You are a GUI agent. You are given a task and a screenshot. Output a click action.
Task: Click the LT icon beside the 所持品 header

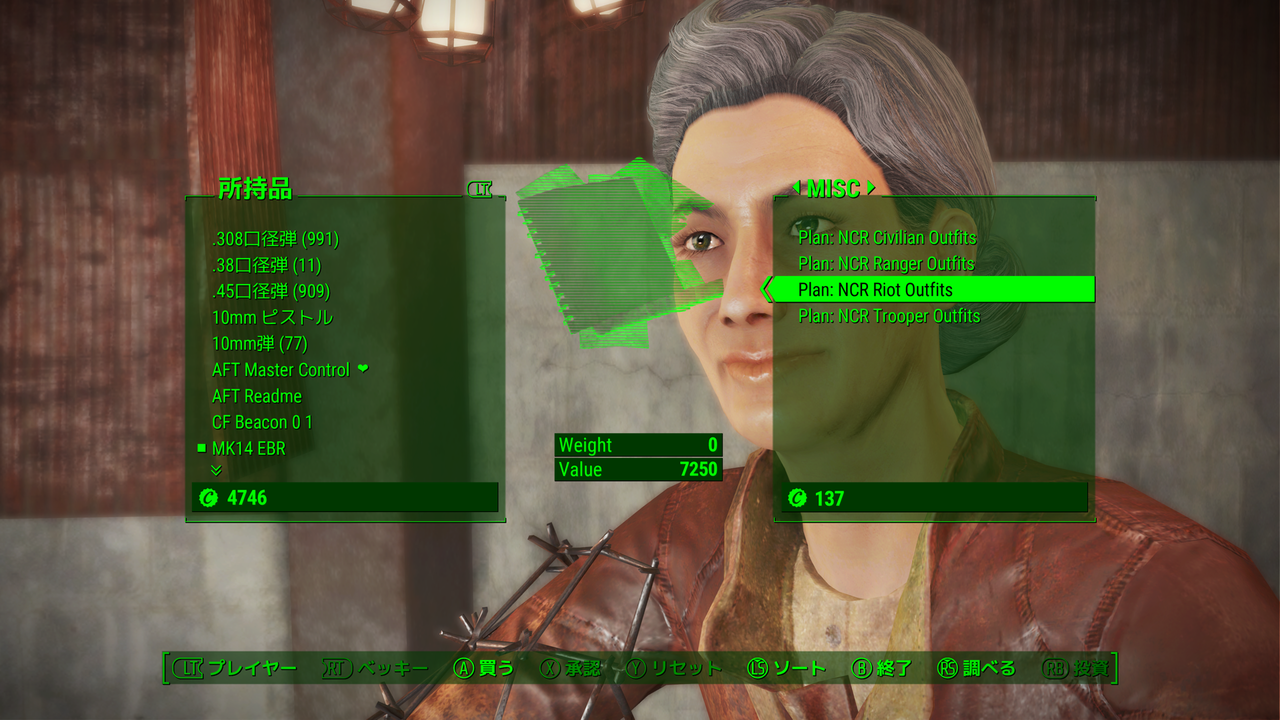click(481, 188)
